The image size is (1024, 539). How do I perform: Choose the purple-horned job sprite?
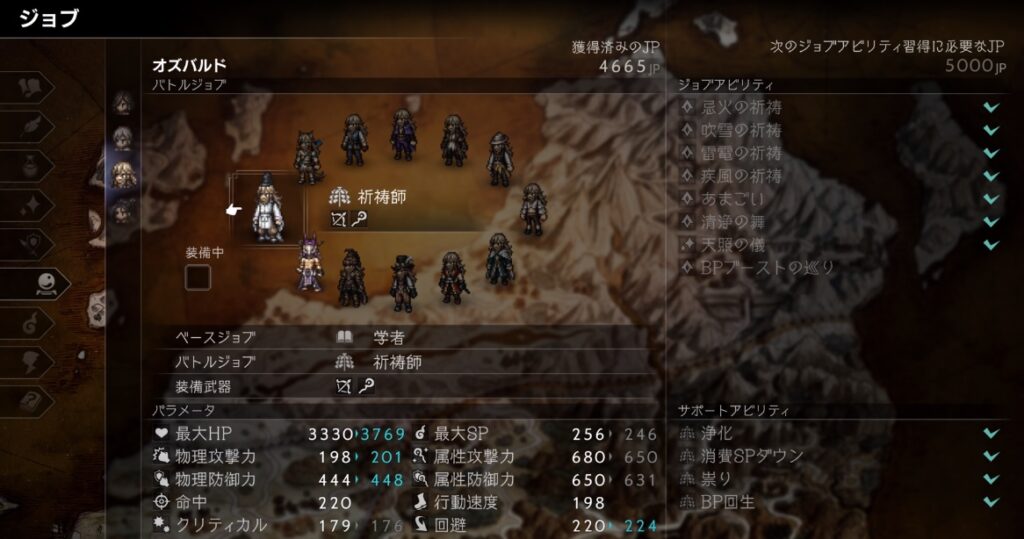309,263
